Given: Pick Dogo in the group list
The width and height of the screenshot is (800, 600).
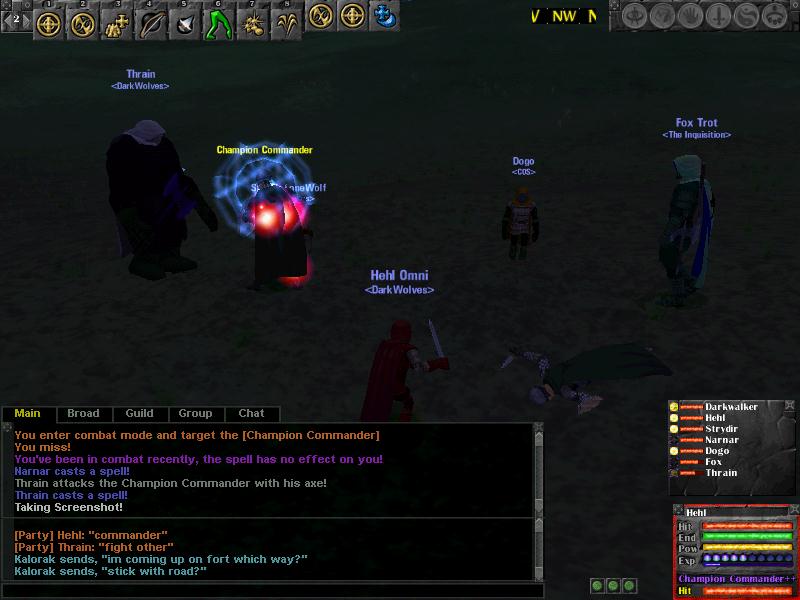Looking at the screenshot, I should [x=716, y=451].
